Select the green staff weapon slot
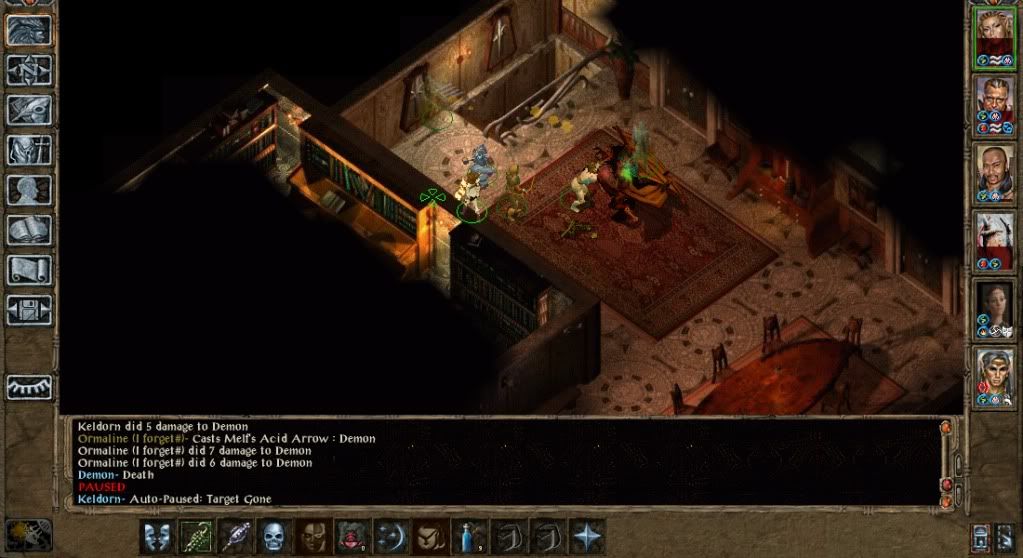The height and width of the screenshot is (558, 1023). tap(197, 537)
